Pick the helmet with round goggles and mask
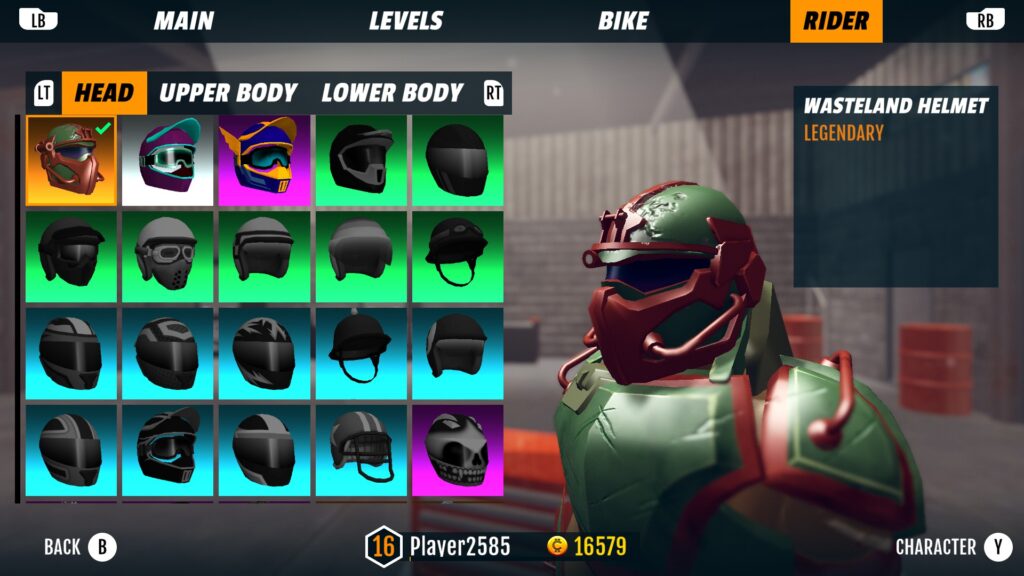The image size is (1024, 576). [167, 257]
